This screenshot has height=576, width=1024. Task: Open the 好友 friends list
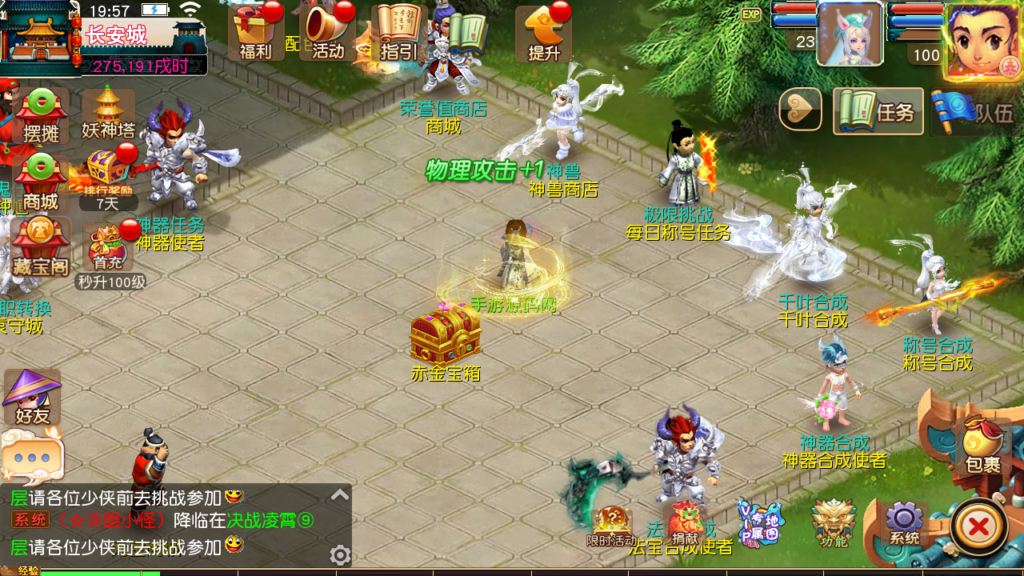32,397
